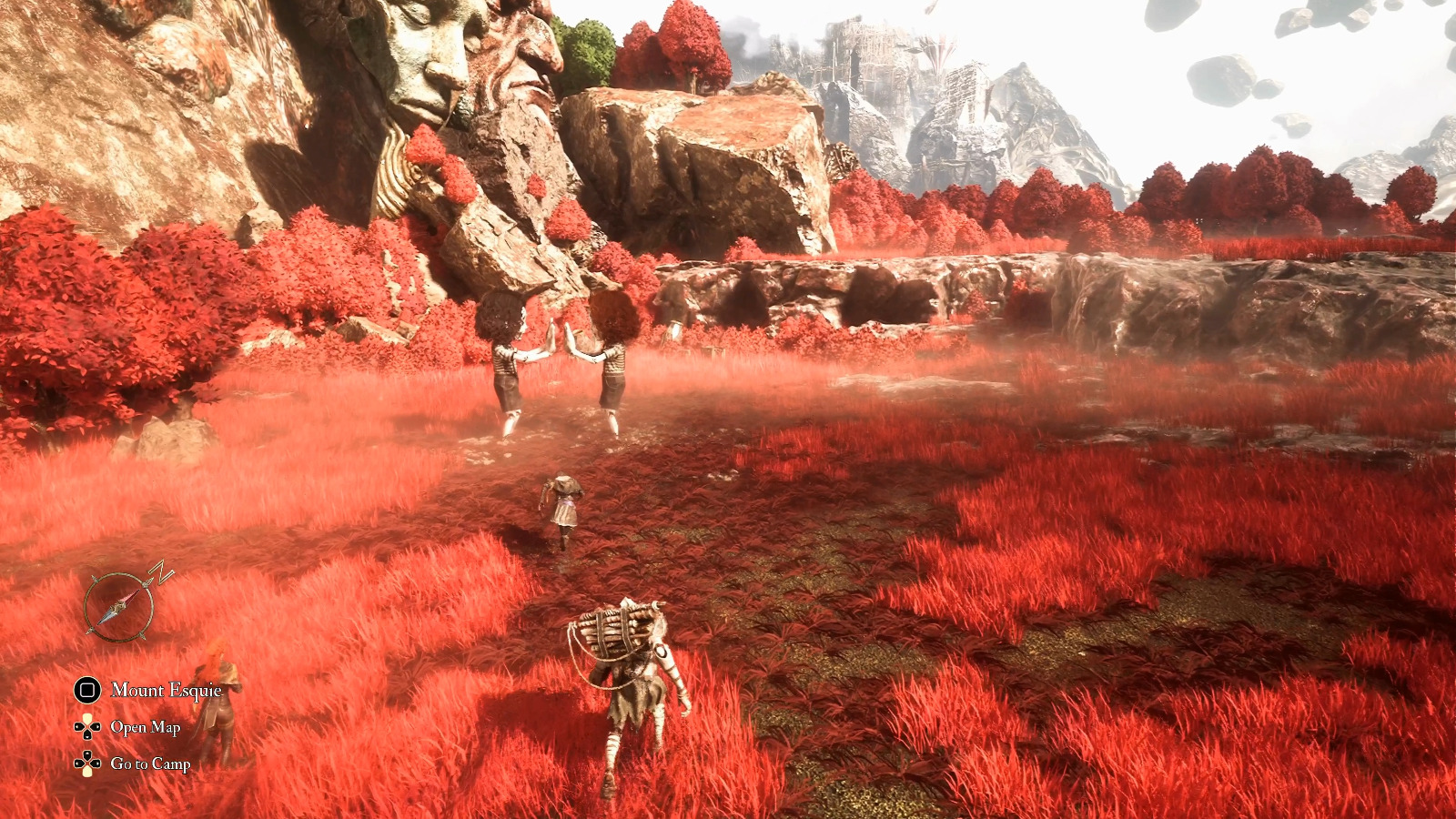The width and height of the screenshot is (1456, 819).
Task: Click the d-pad icon next to Open Map
Action: (87, 726)
